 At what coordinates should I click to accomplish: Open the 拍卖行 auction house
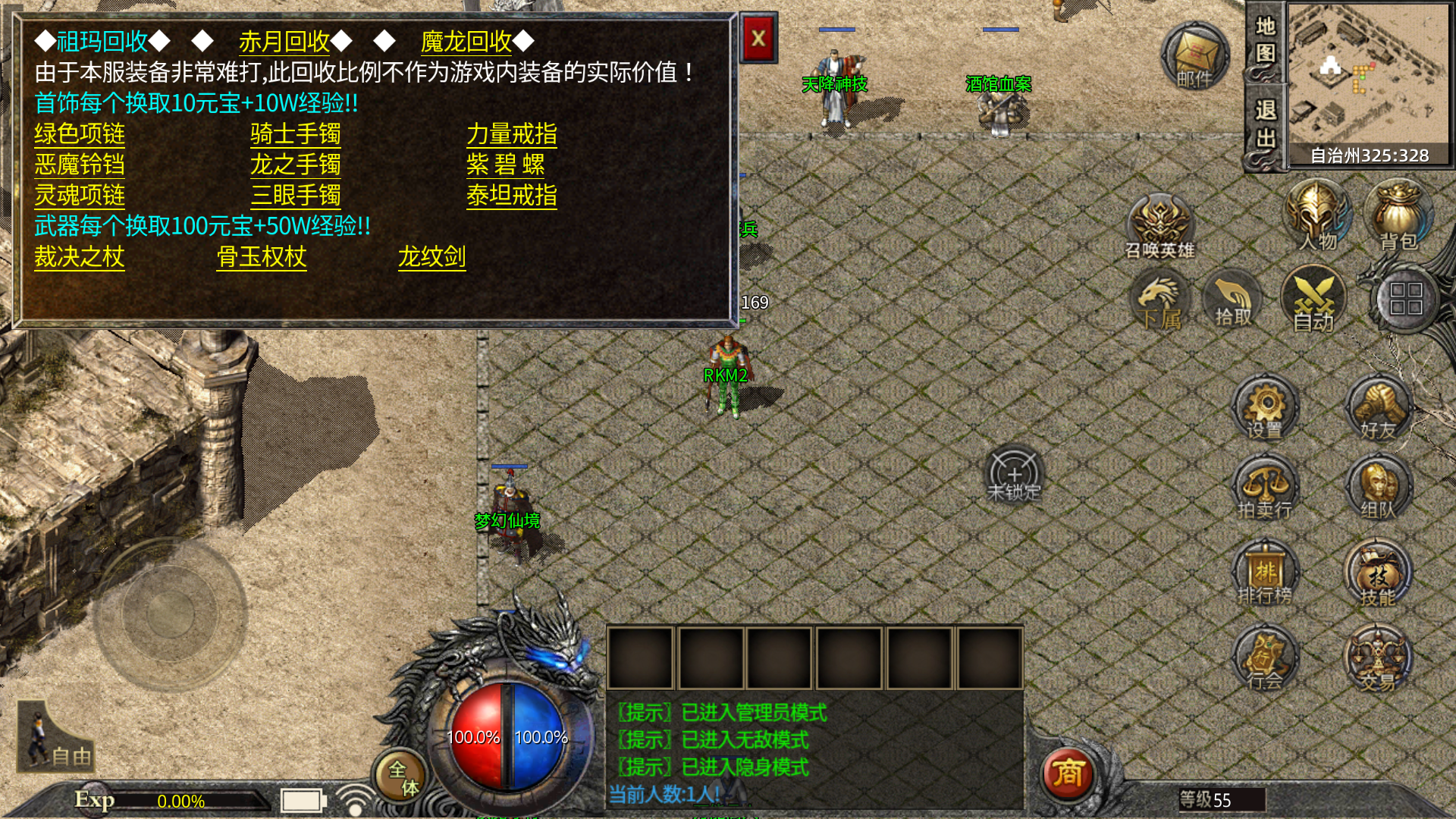click(1263, 489)
